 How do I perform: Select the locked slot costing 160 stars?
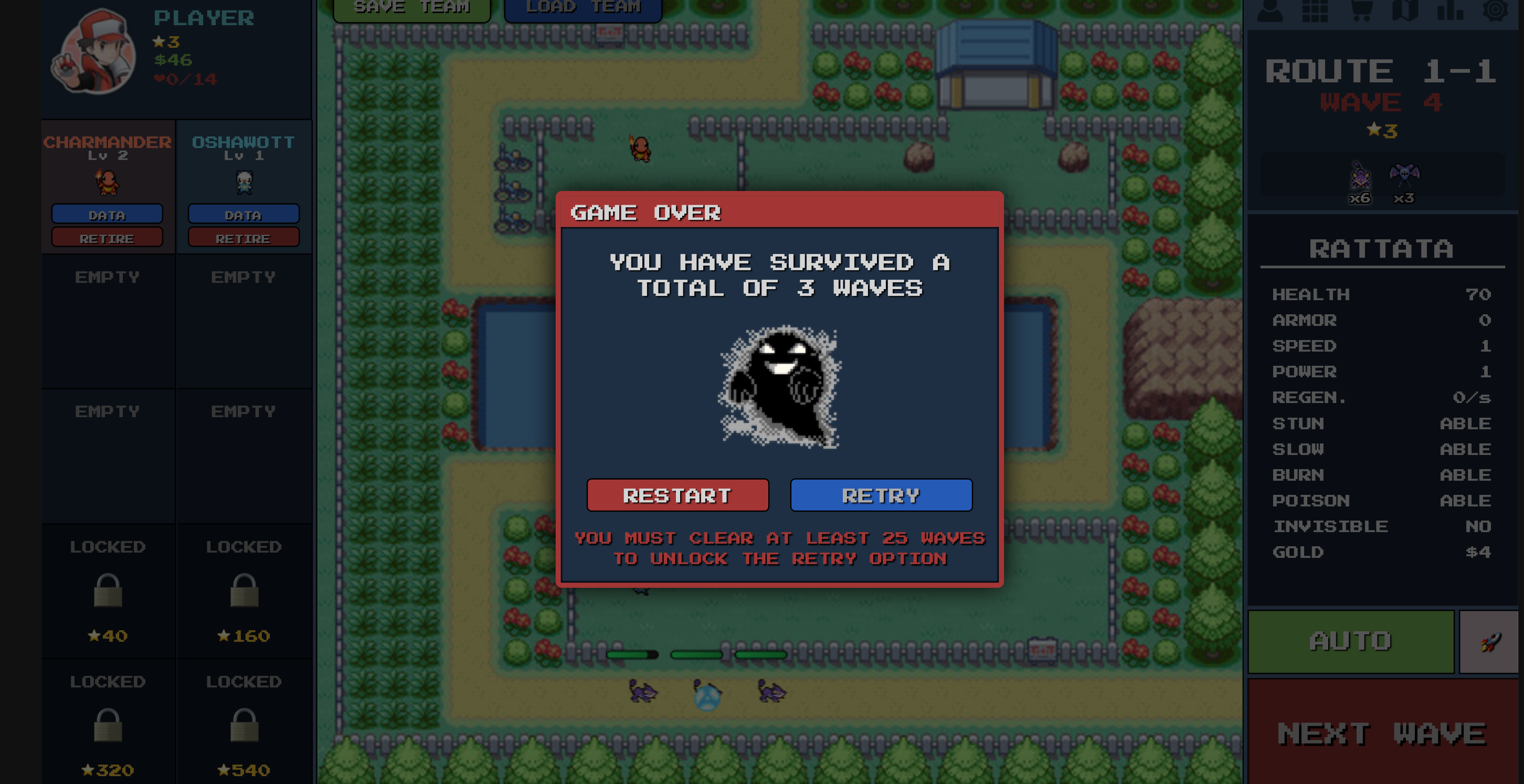coord(244,591)
